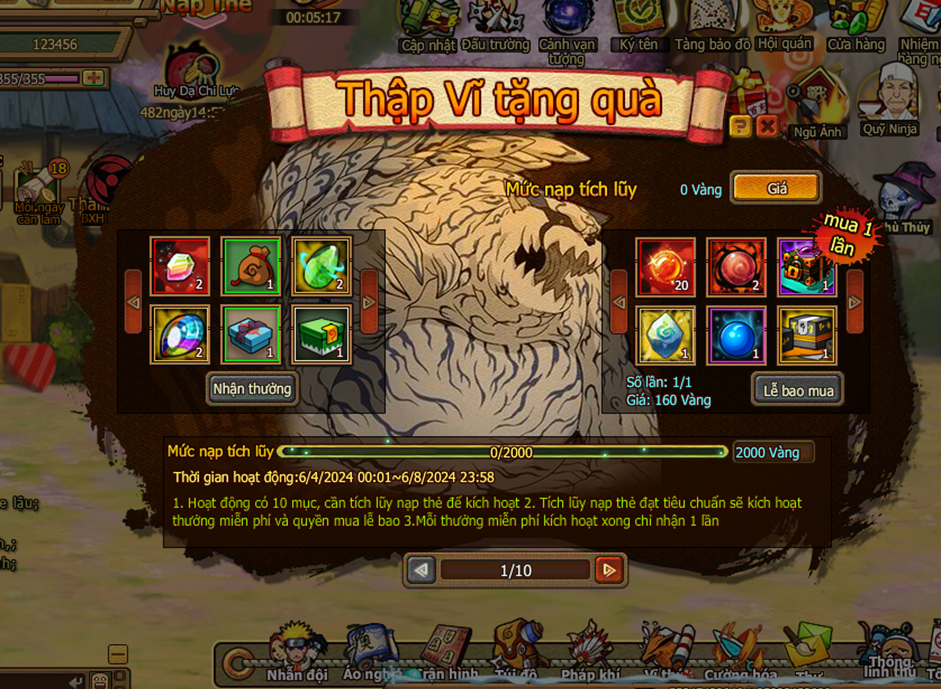Image resolution: width=941 pixels, height=689 pixels.
Task: Buy the package with Lễ bao mua
Action: (x=798, y=391)
